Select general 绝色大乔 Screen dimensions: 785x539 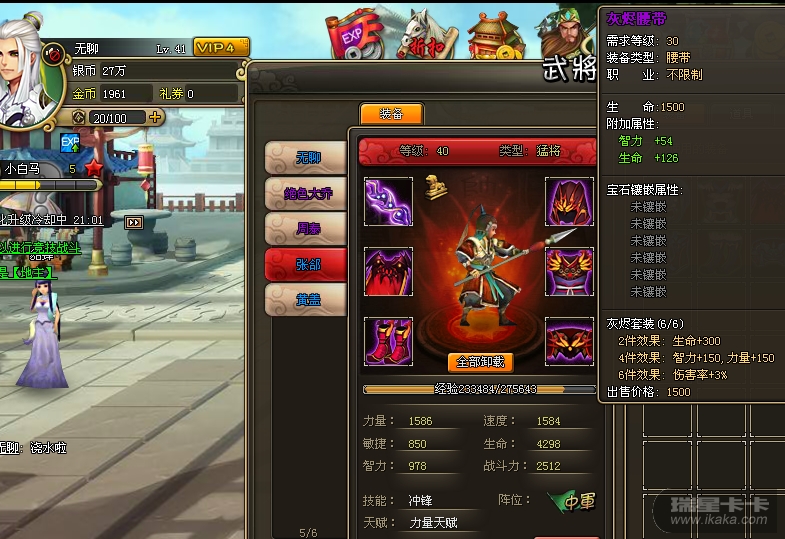click(306, 194)
